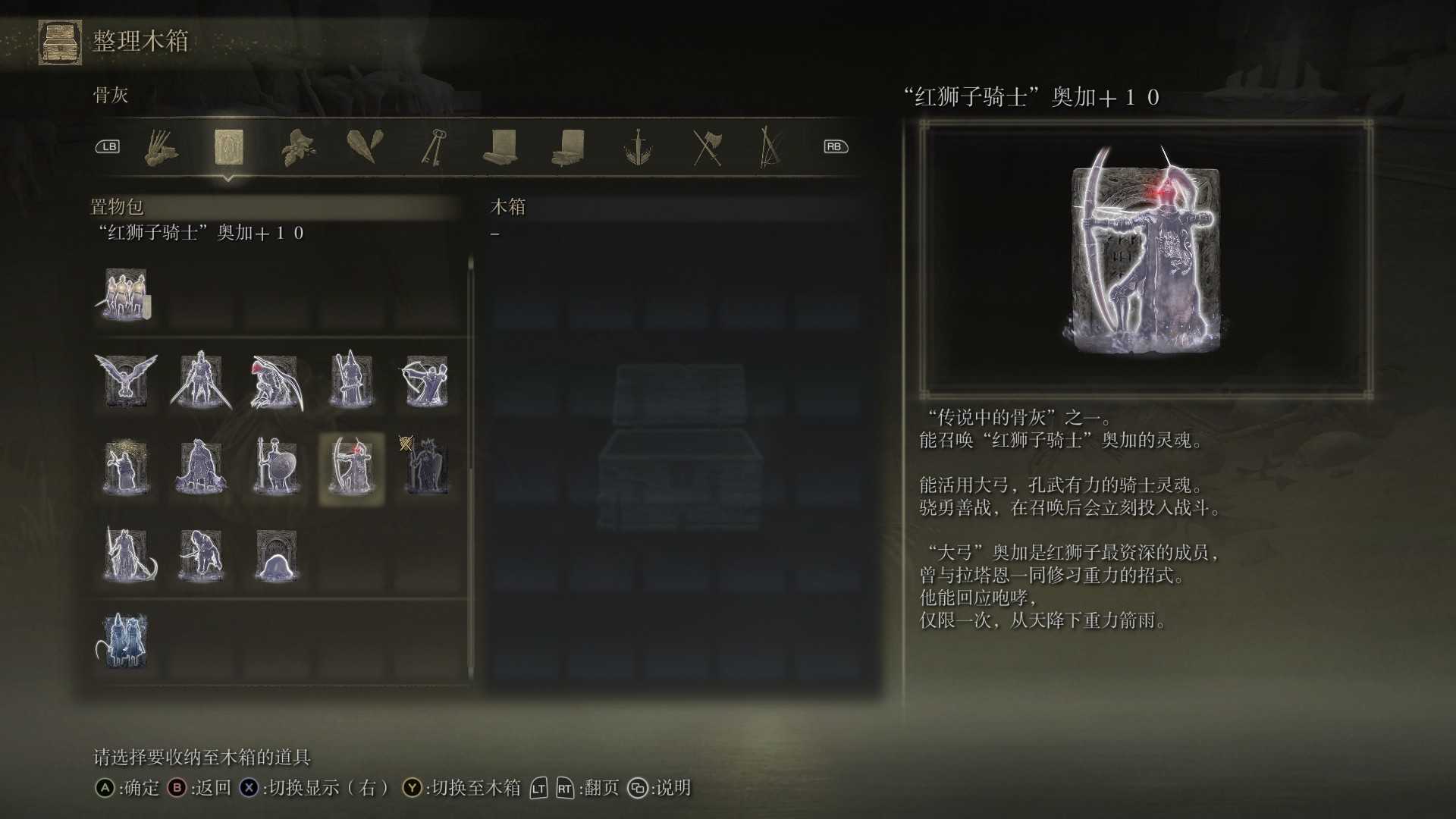This screenshot has width=1456, height=819.
Task: Select the notes scroll category icon
Action: pos(503,148)
